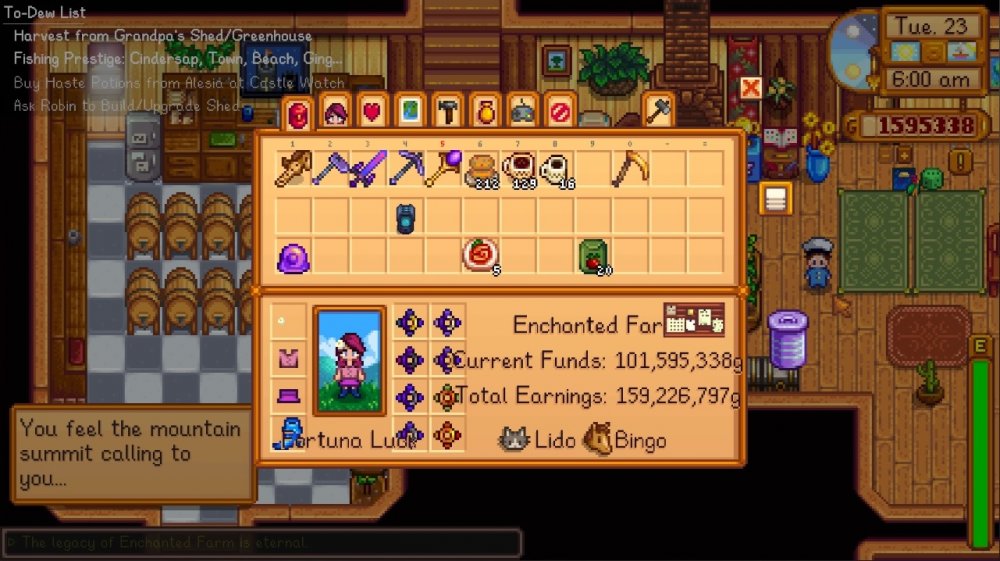The height and width of the screenshot is (561, 1000).
Task: Open the Crafting tab with the hammer icon
Action: (x=447, y=112)
